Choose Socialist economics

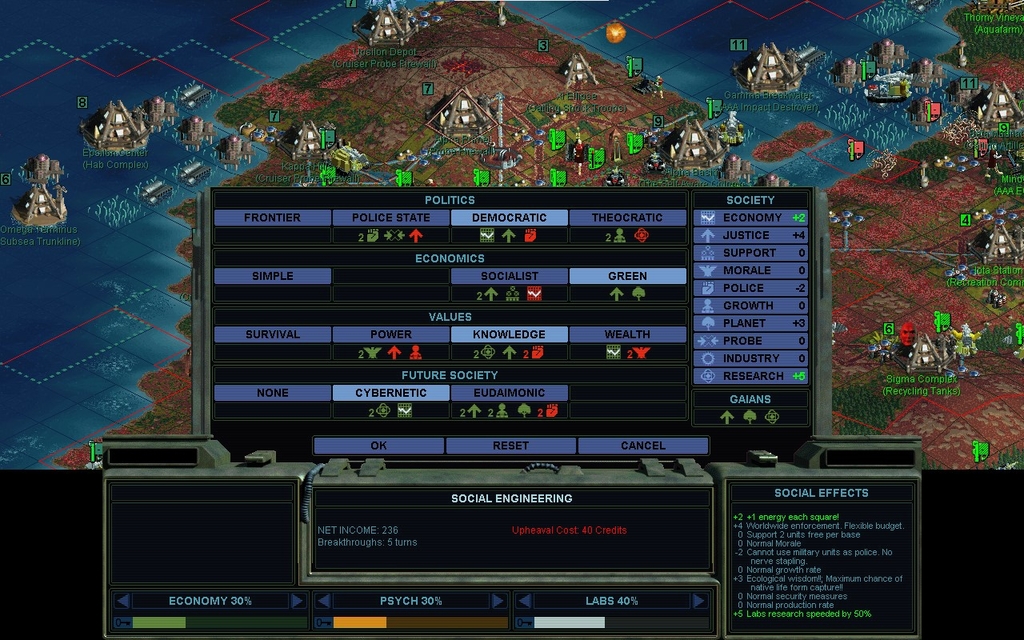point(509,276)
